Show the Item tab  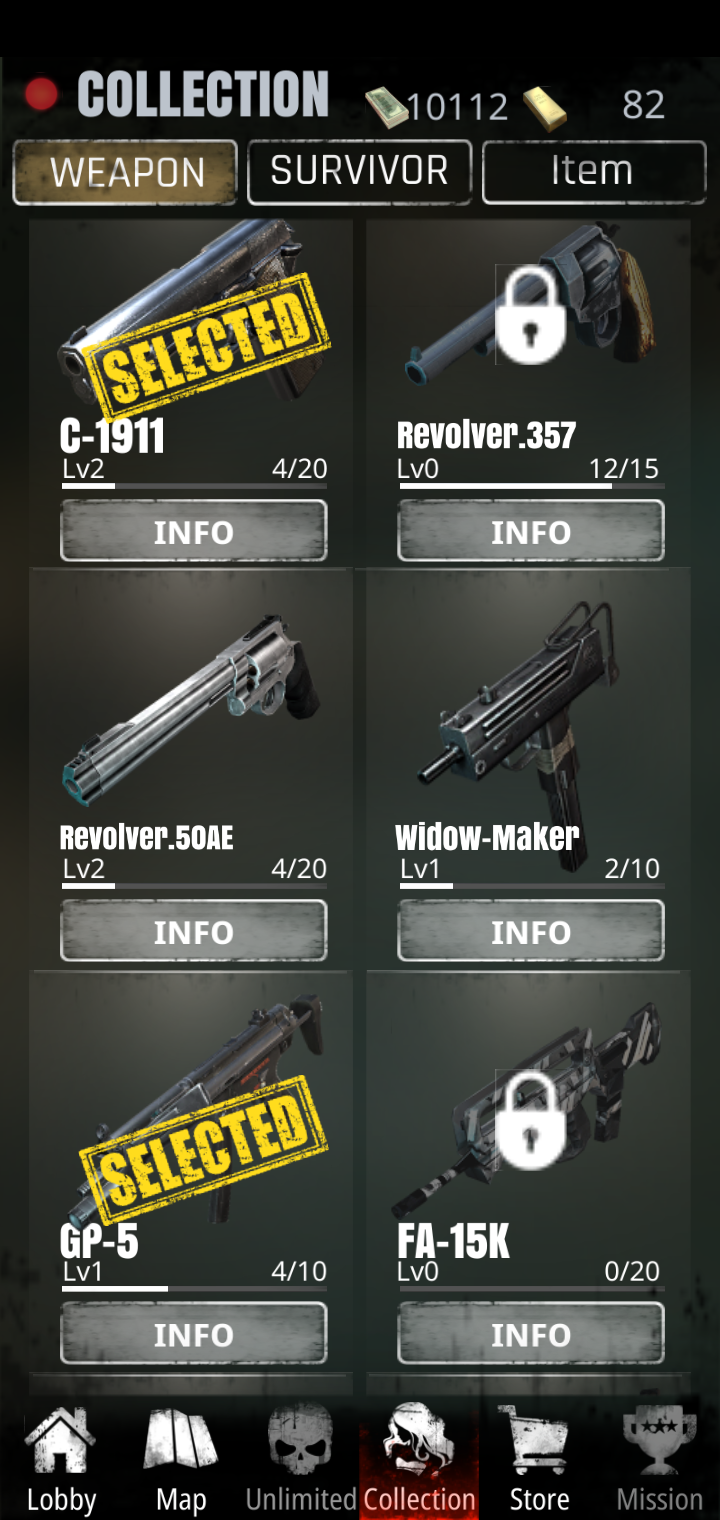594,172
